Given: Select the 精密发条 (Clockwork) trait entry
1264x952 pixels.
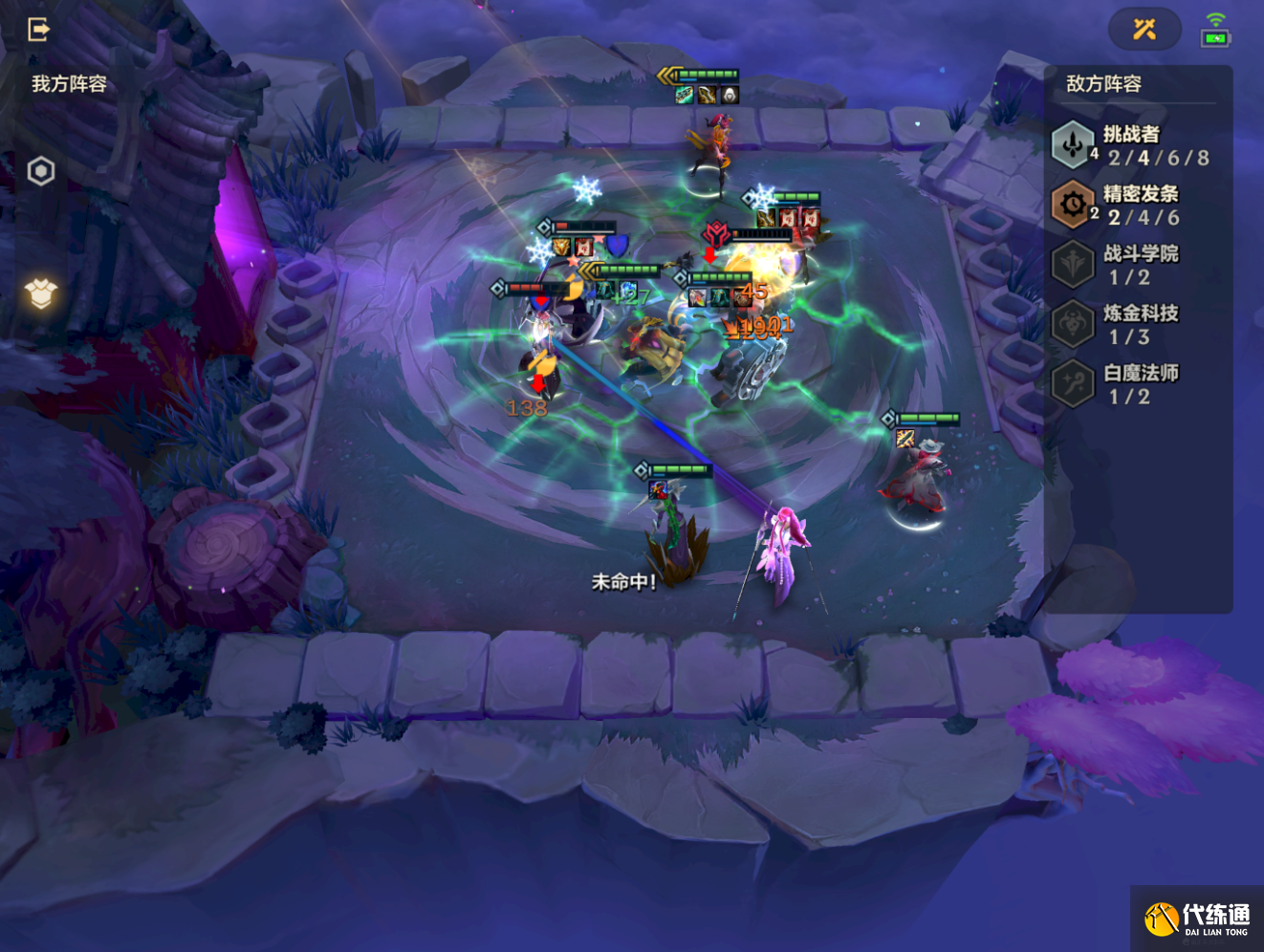Looking at the screenshot, I should pyautogui.click(x=1132, y=205).
